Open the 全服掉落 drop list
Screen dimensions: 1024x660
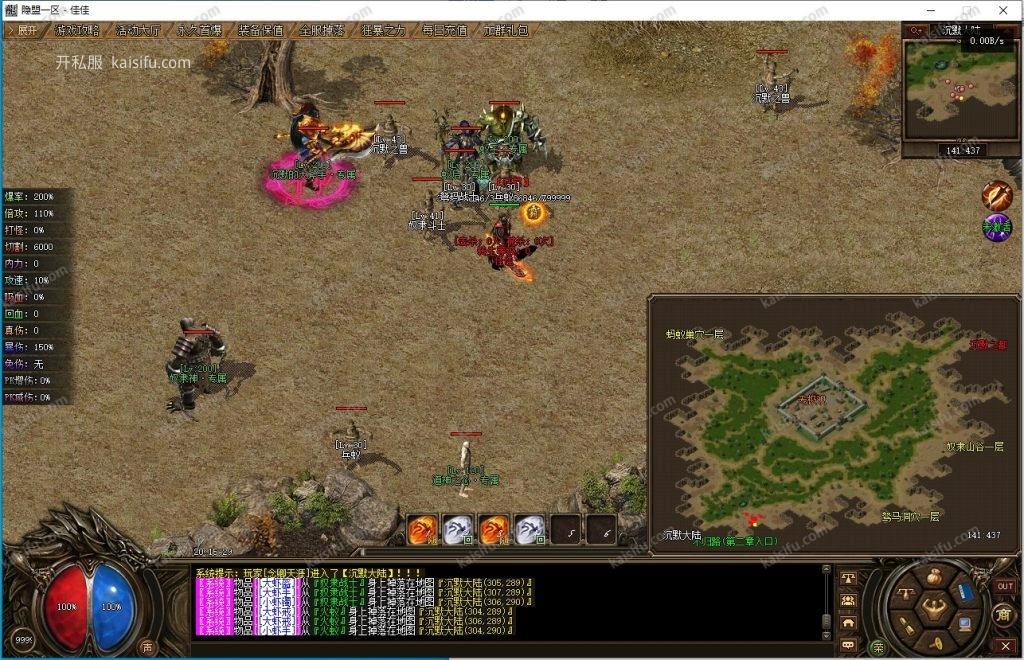tap(322, 30)
